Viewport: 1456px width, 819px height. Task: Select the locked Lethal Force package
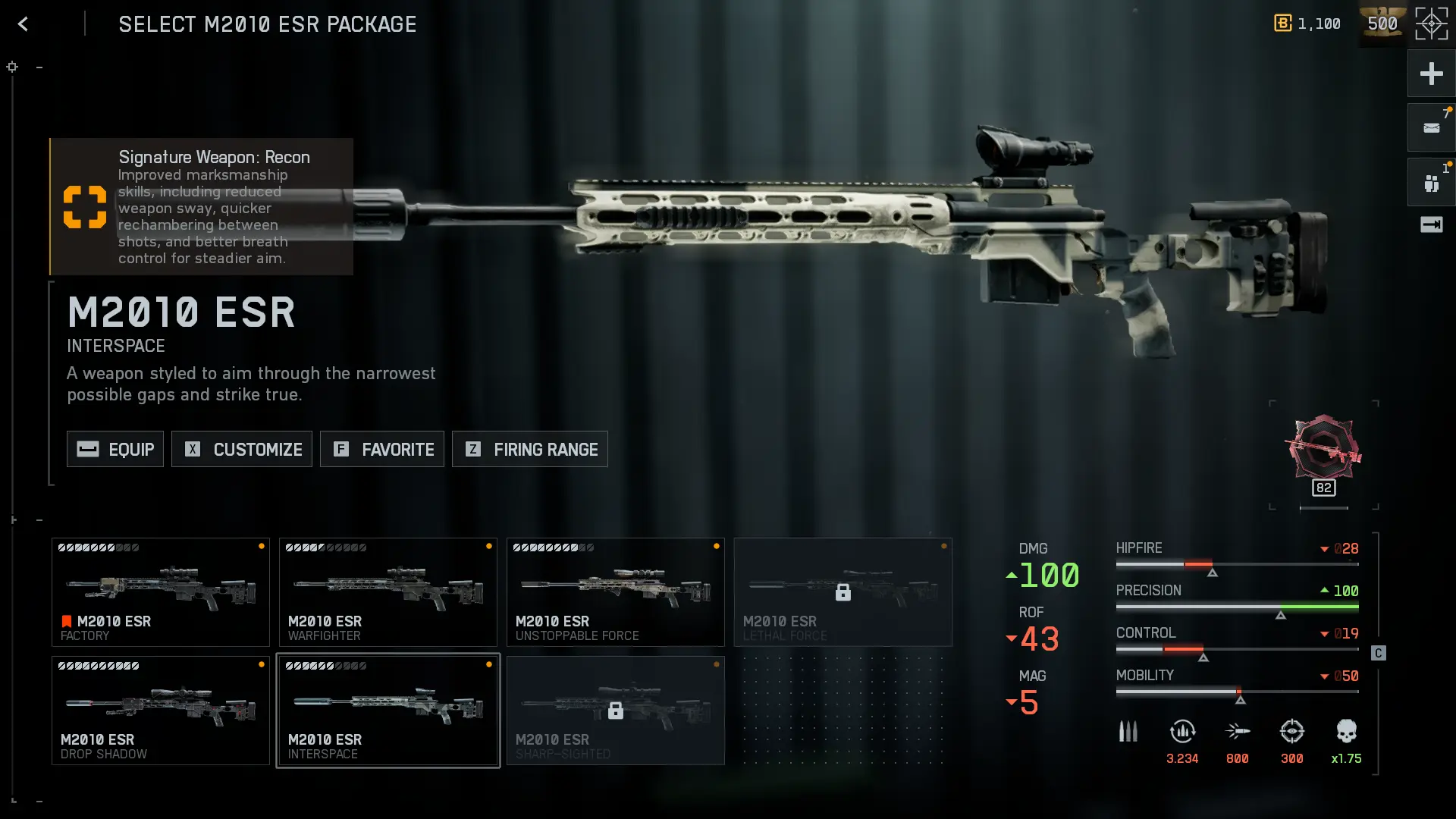point(843,592)
